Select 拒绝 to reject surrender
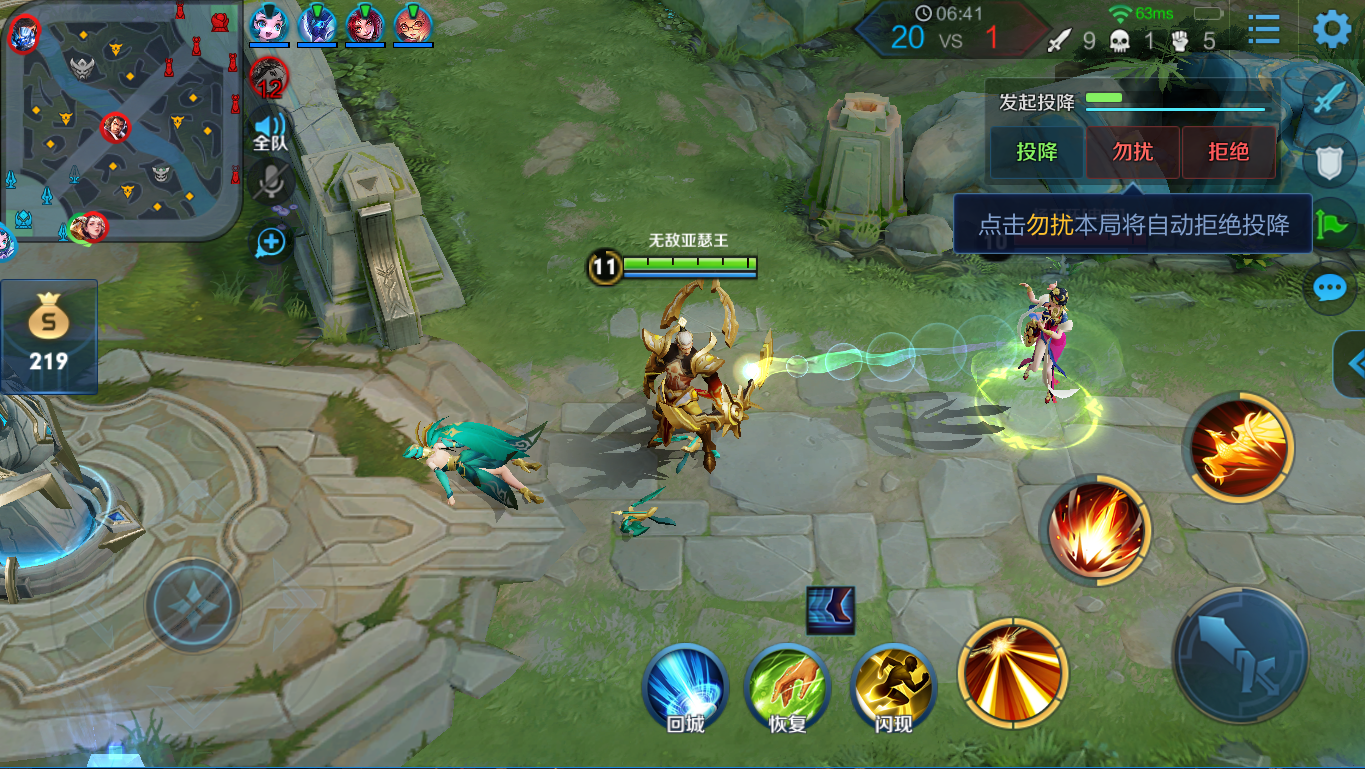Screen dimensions: 1365x769 coord(1228,153)
